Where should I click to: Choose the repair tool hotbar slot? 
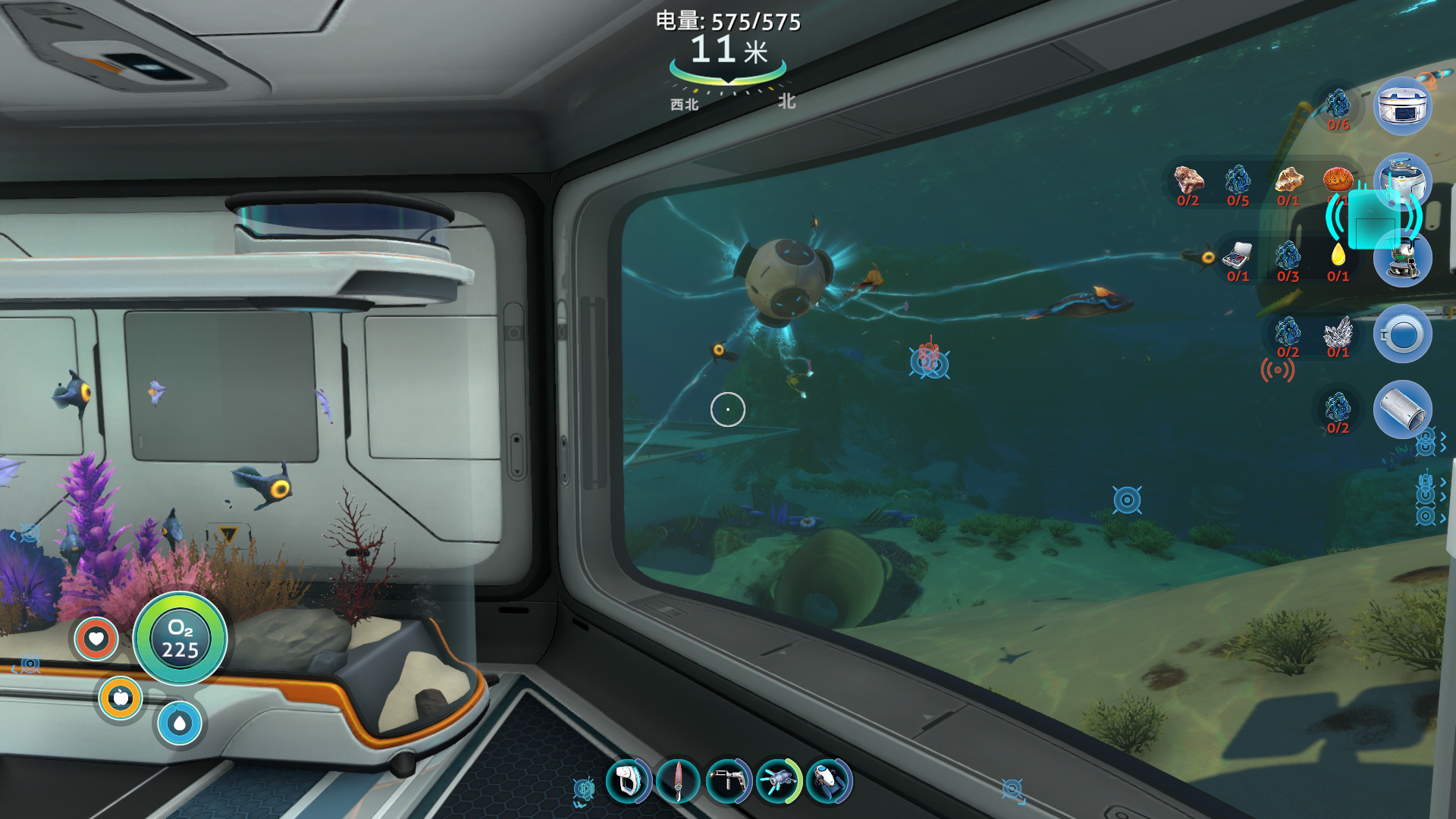pos(728,781)
